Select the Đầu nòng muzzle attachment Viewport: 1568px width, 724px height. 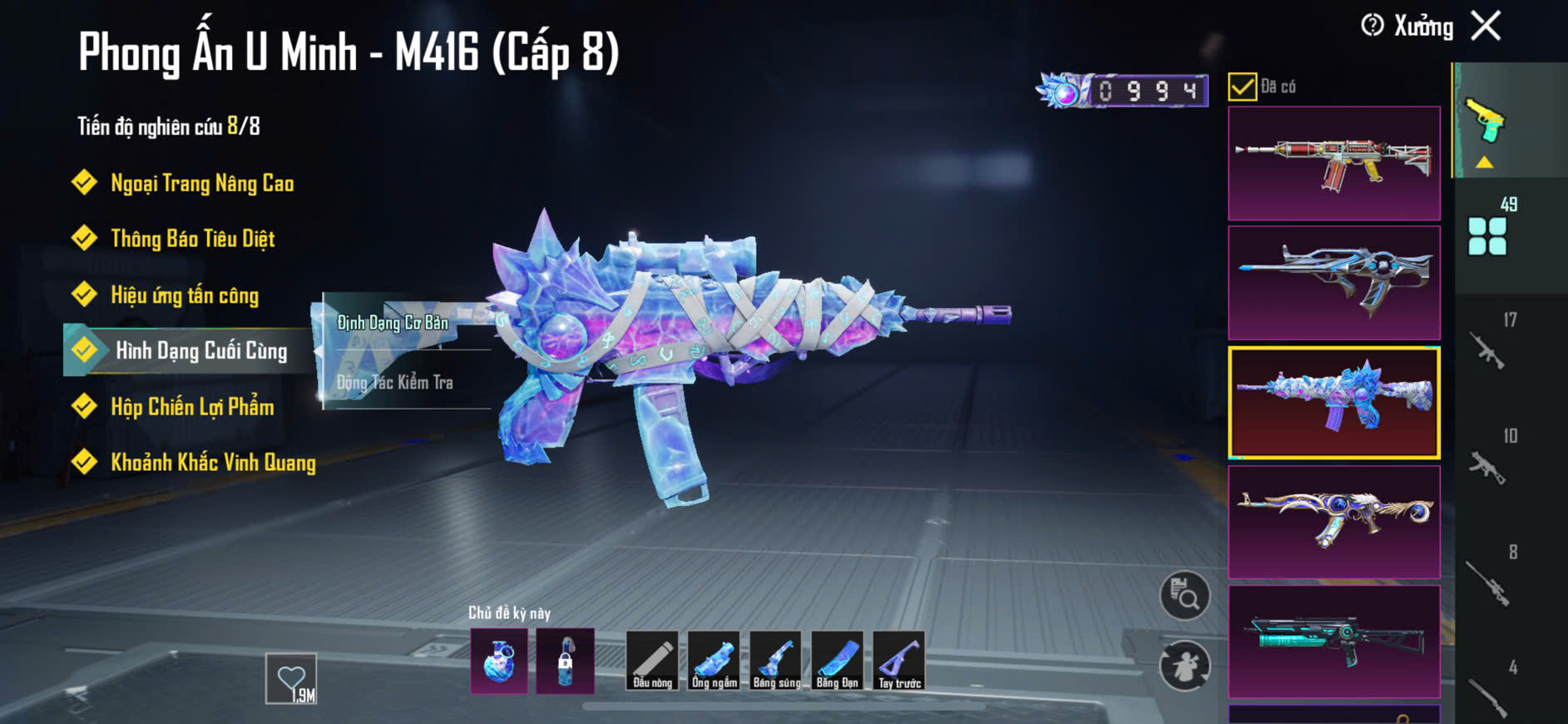(x=652, y=661)
